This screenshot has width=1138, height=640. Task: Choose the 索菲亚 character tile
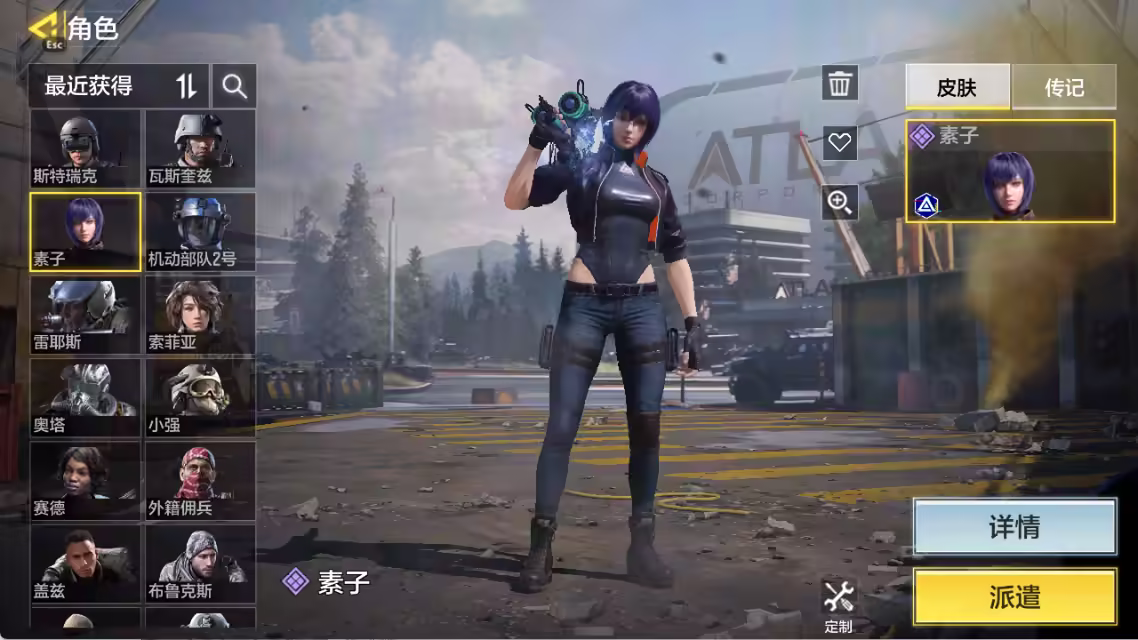pos(200,315)
